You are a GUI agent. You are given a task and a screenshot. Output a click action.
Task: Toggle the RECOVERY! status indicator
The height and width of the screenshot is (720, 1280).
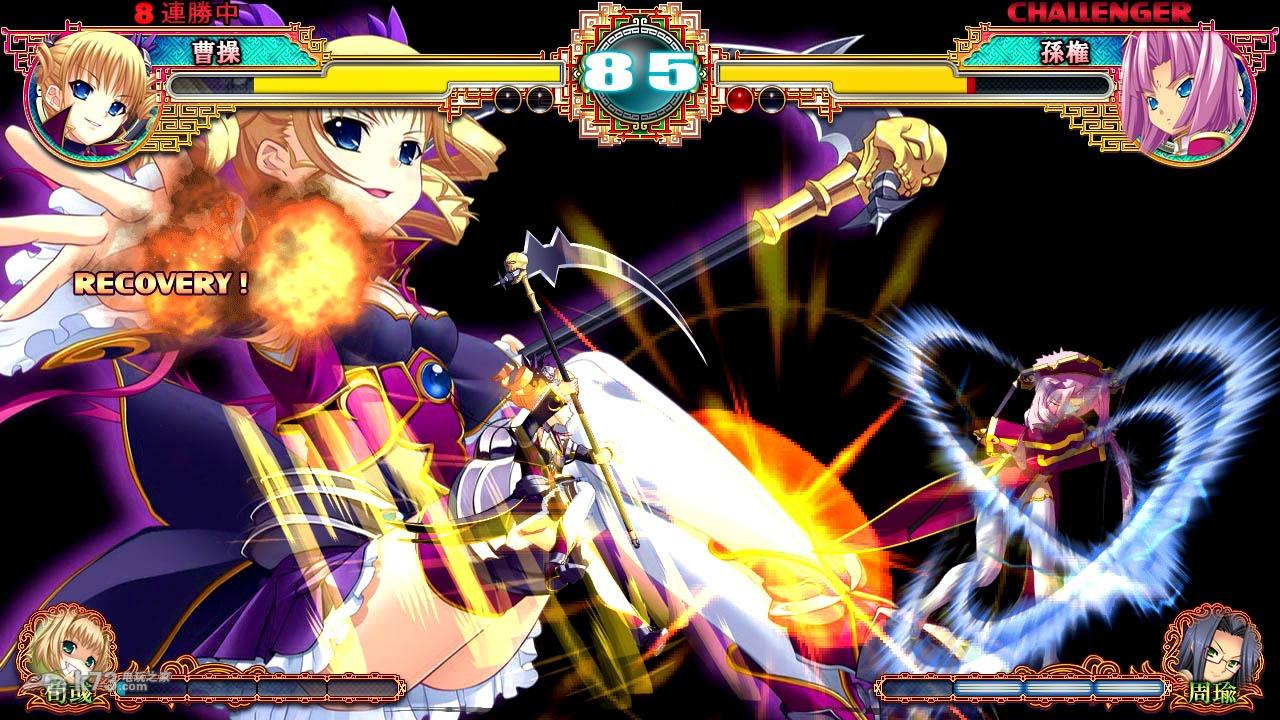[x=160, y=282]
